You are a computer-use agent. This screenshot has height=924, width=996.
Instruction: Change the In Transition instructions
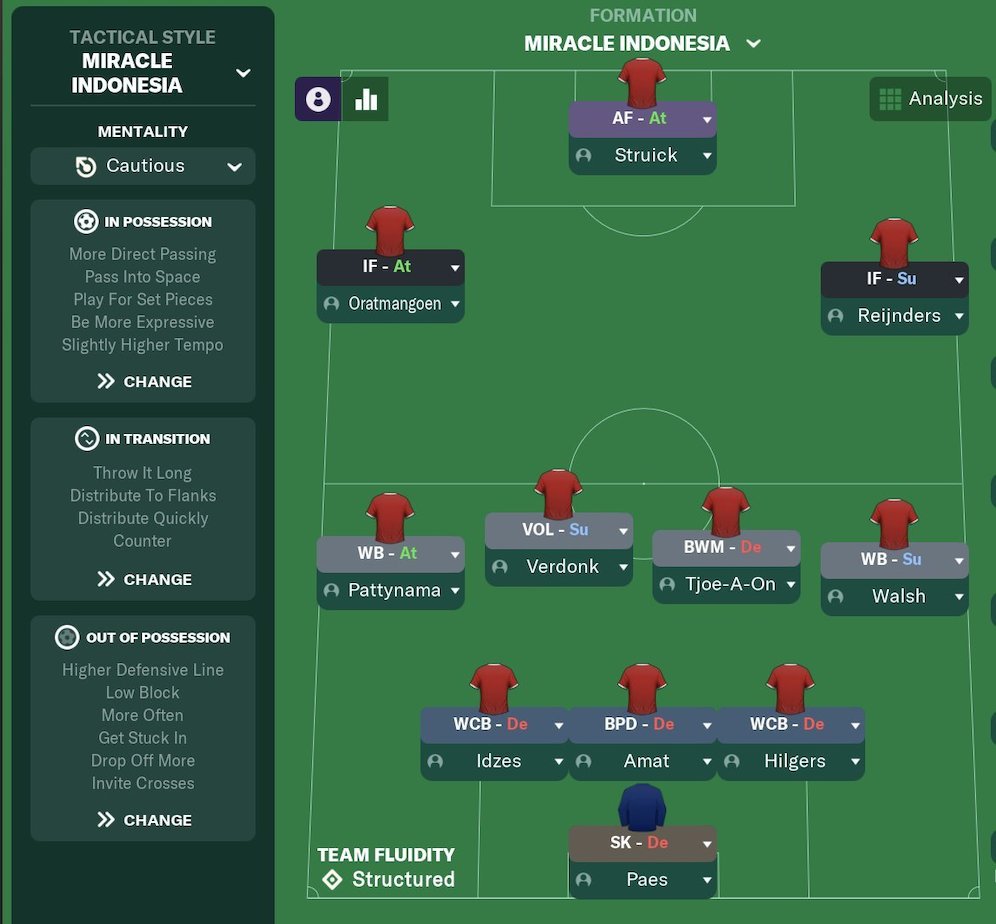coord(143,579)
